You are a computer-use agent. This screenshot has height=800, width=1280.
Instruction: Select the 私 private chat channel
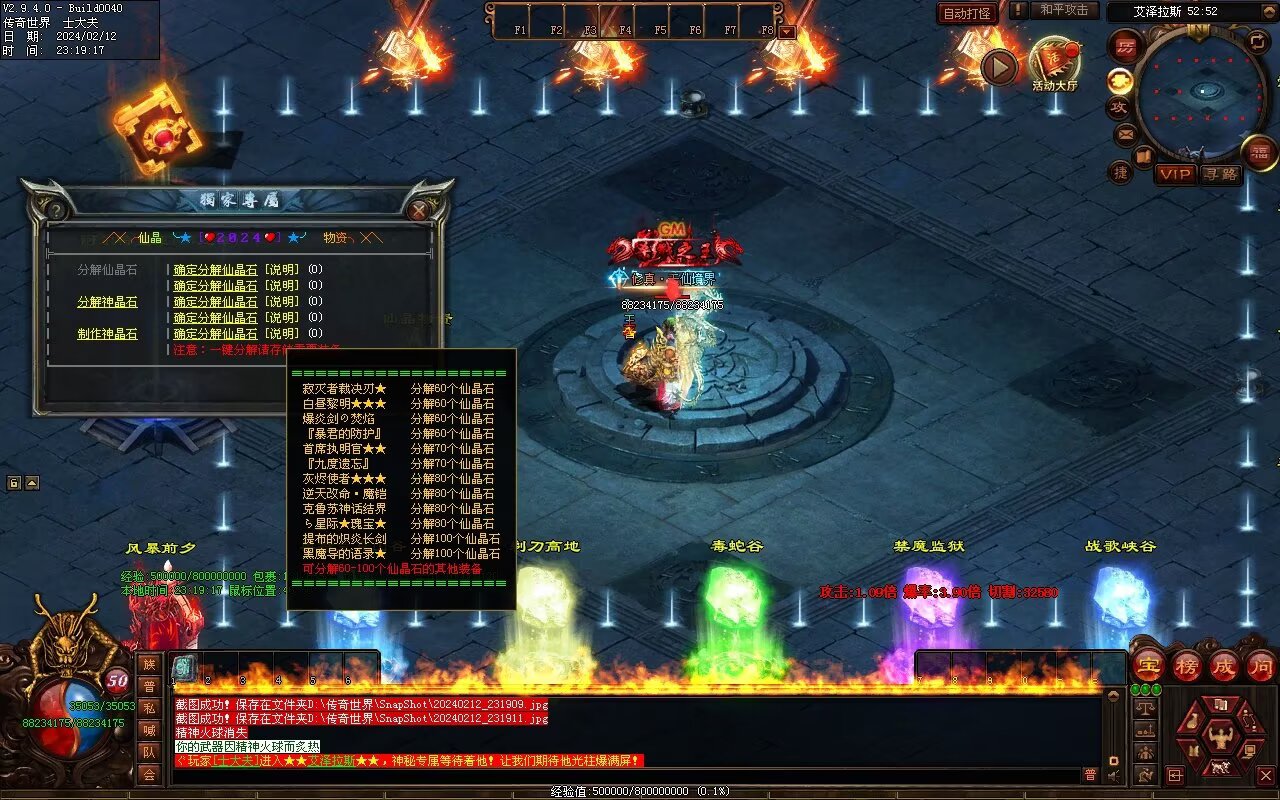point(149,708)
